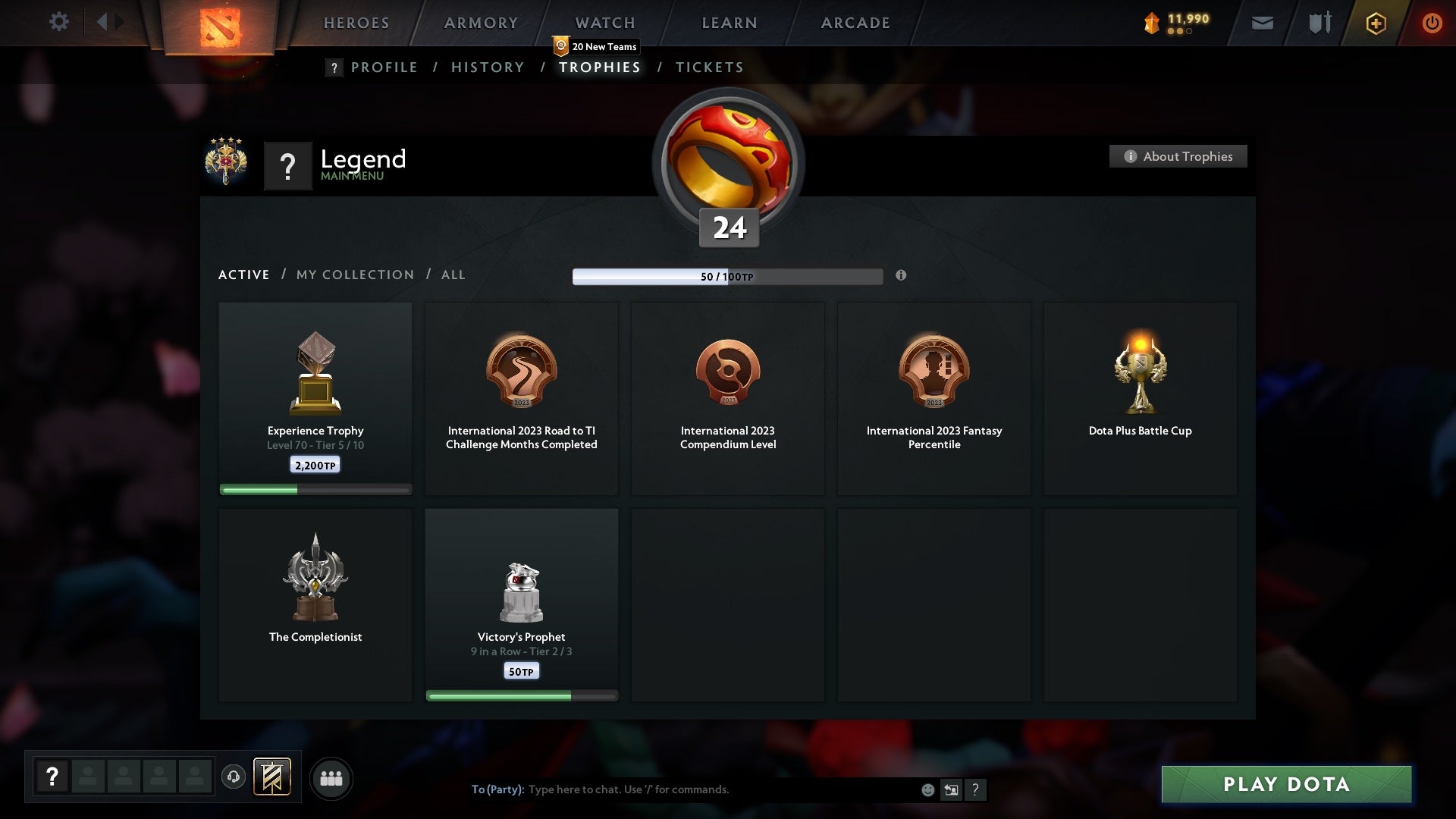Open the Dota Plus hexagon icon
Viewport: 1456px width, 819px height.
pyautogui.click(x=1375, y=23)
